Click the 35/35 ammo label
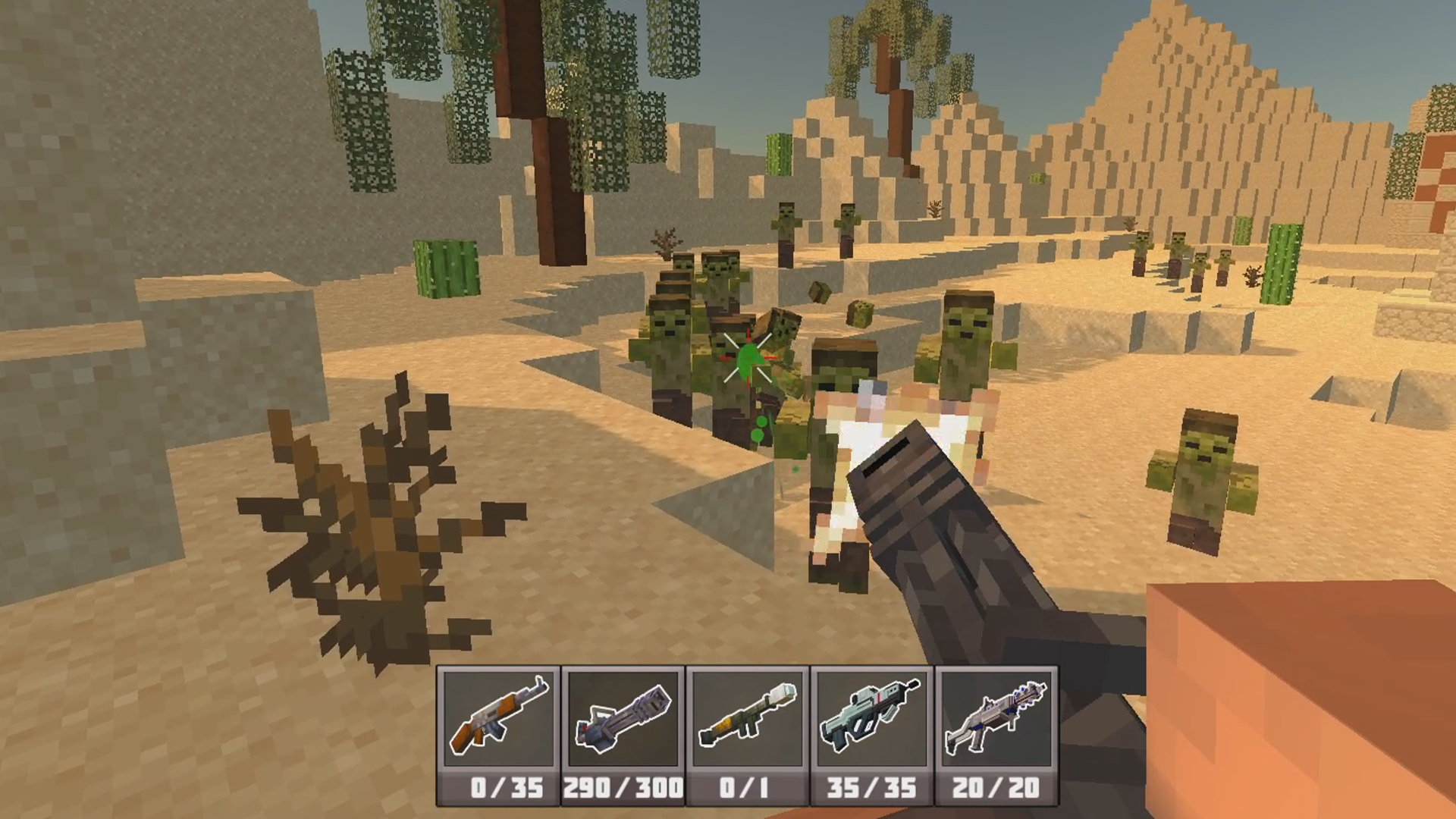 [871, 786]
